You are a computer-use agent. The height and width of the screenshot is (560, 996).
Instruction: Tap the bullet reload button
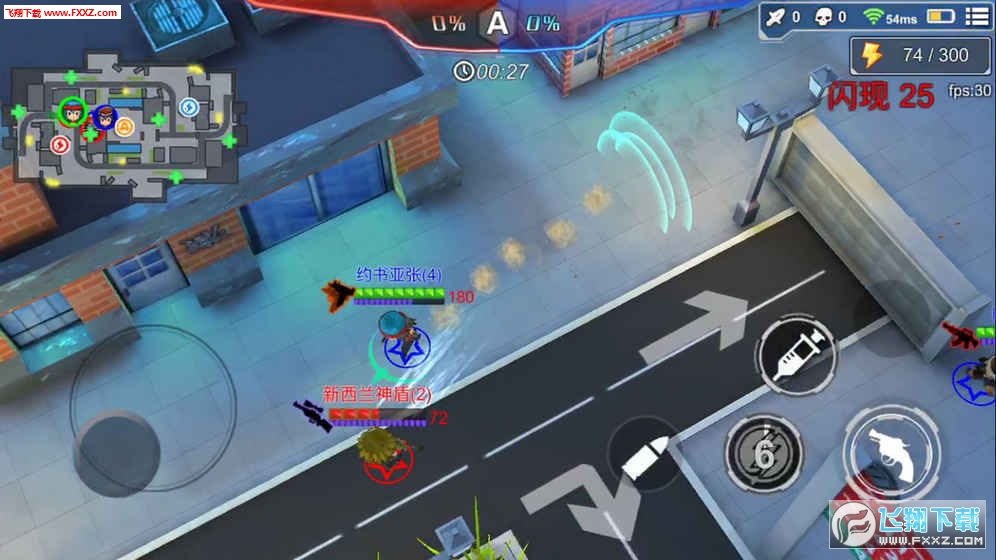(645, 455)
